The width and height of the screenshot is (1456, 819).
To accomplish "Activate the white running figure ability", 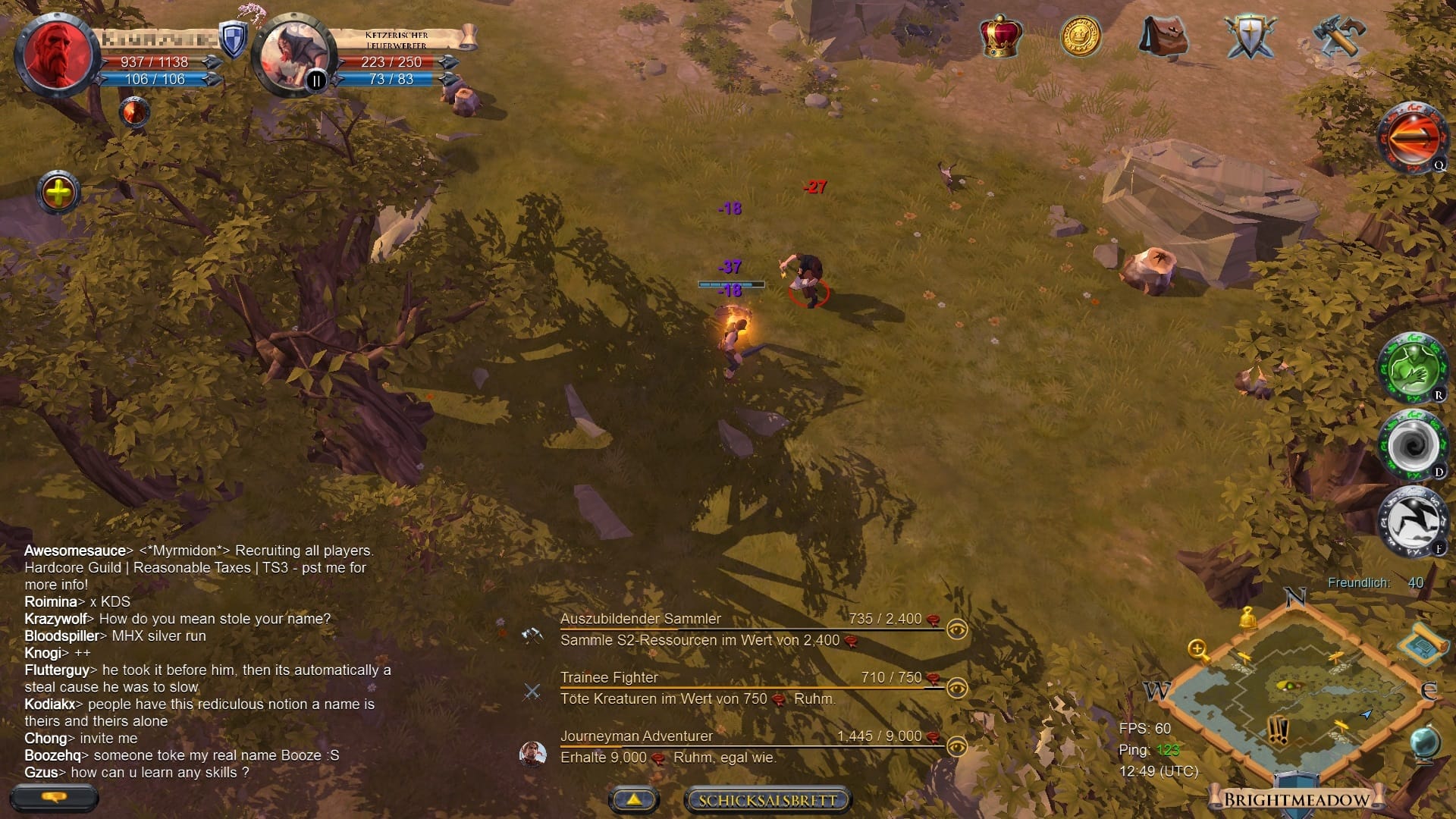I will (x=1412, y=522).
